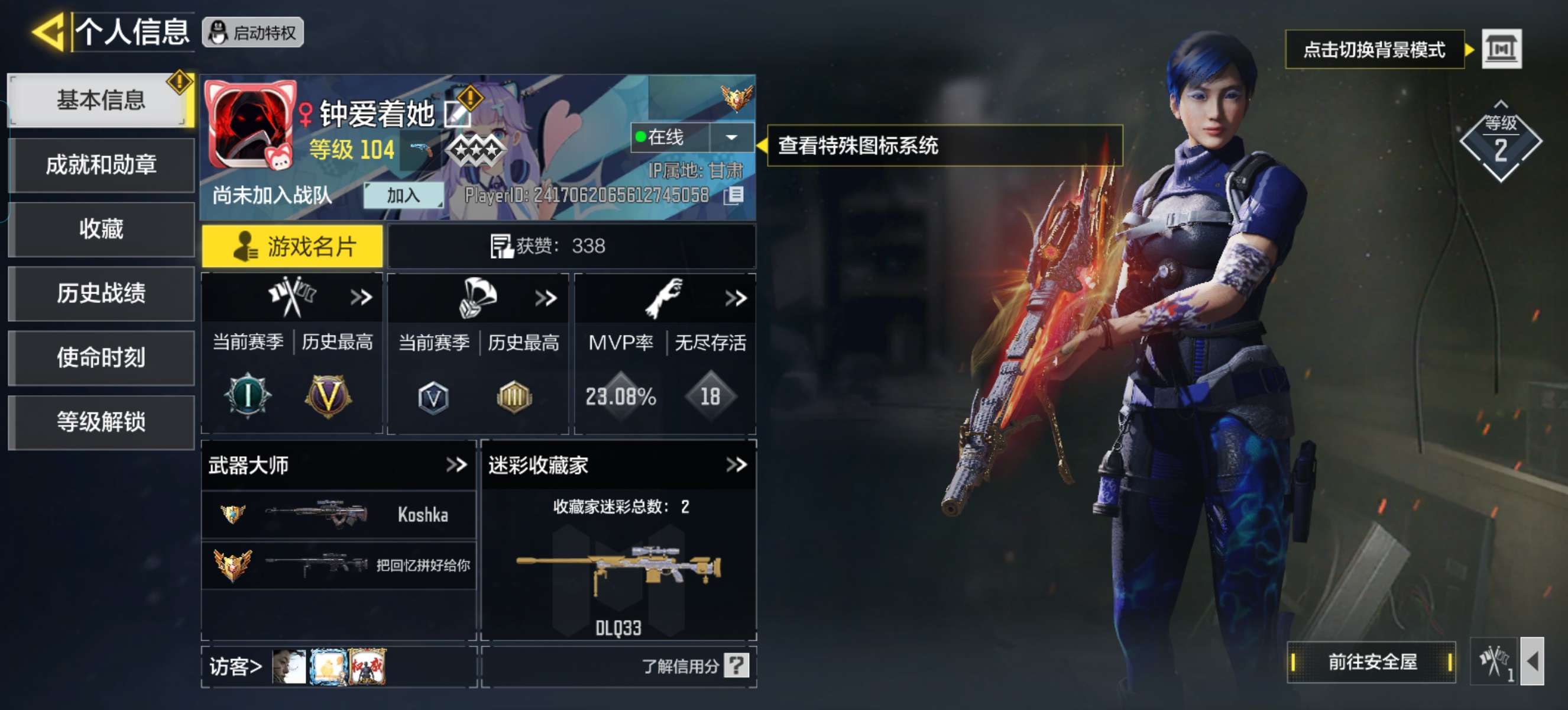
Task: Click the 加入 join team button
Action: [403, 195]
